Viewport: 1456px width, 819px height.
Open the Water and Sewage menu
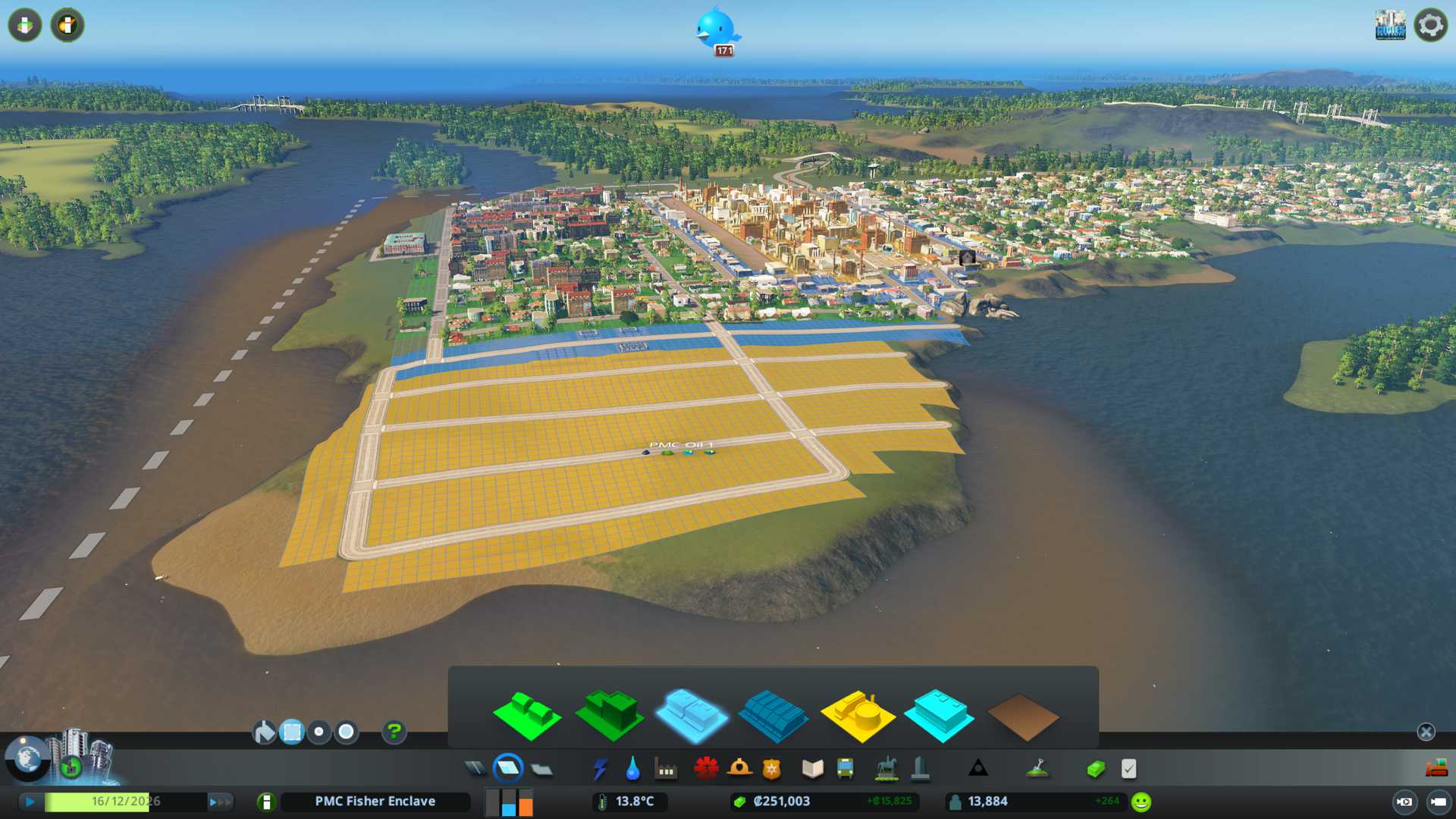pyautogui.click(x=632, y=769)
